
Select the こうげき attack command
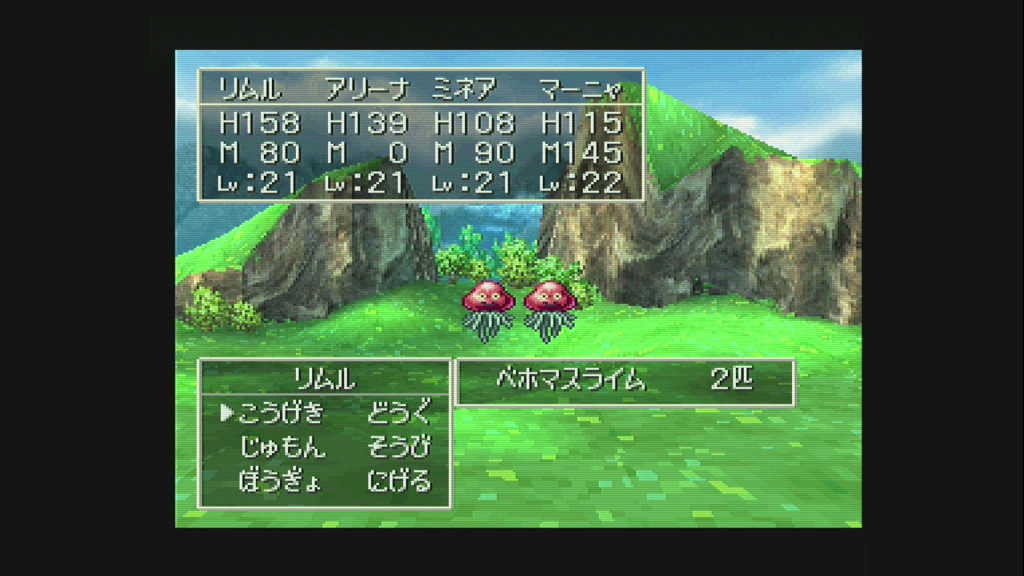point(281,413)
